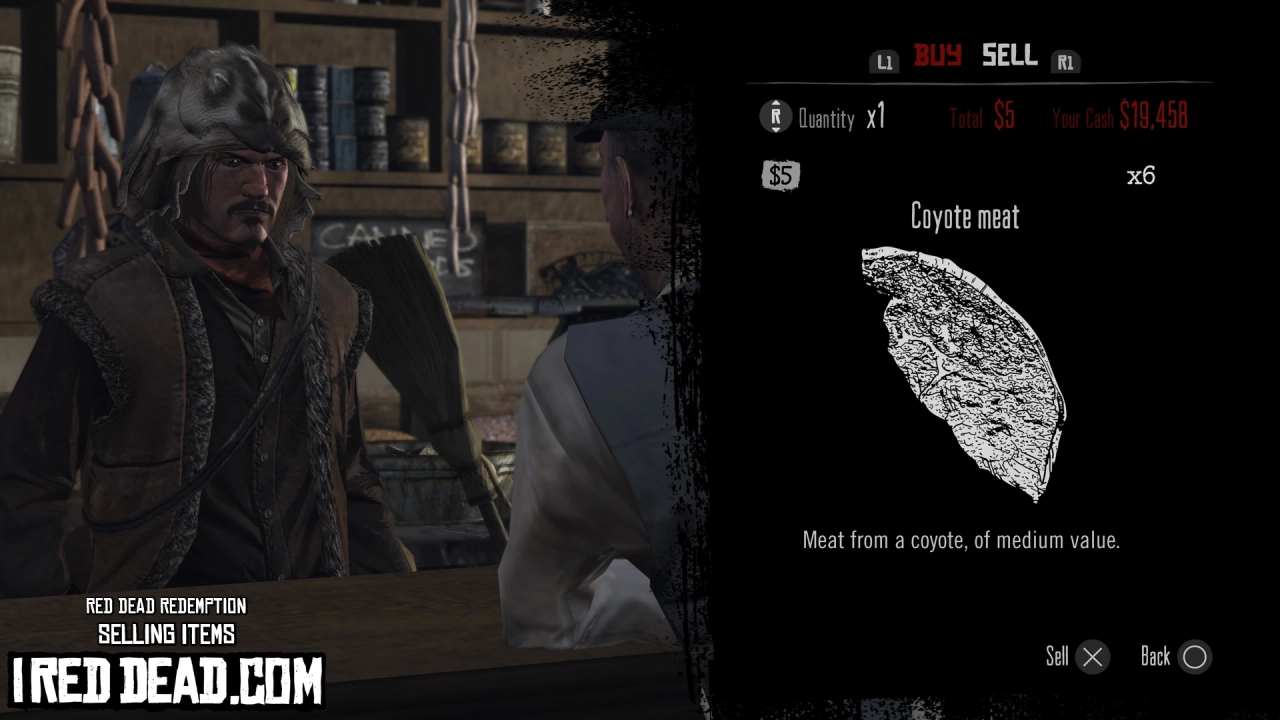Click the Quantity x1 stepper
The width and height of the screenshot is (1280, 720).
click(x=838, y=118)
